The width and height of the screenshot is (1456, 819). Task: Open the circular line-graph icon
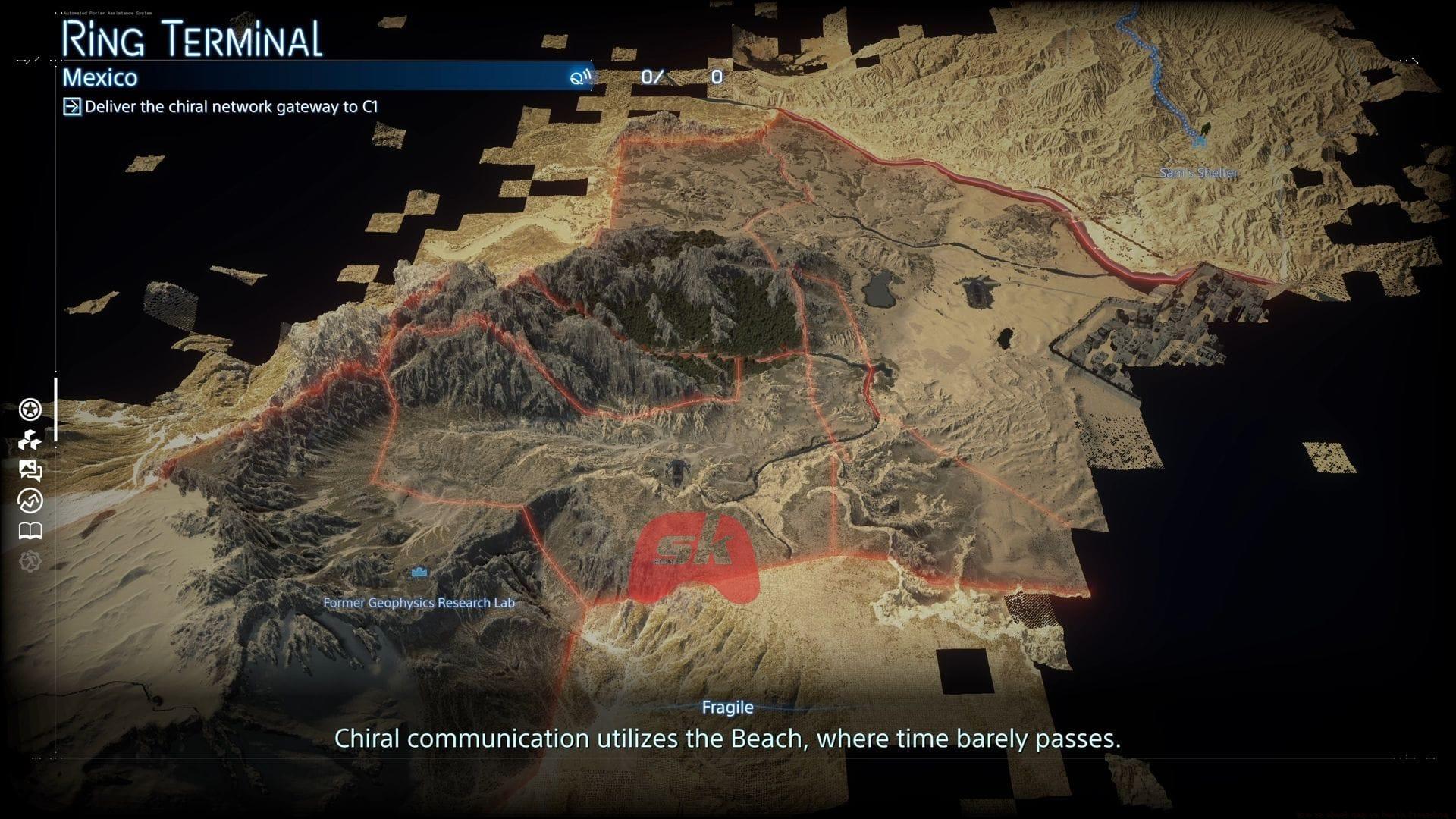(30, 501)
